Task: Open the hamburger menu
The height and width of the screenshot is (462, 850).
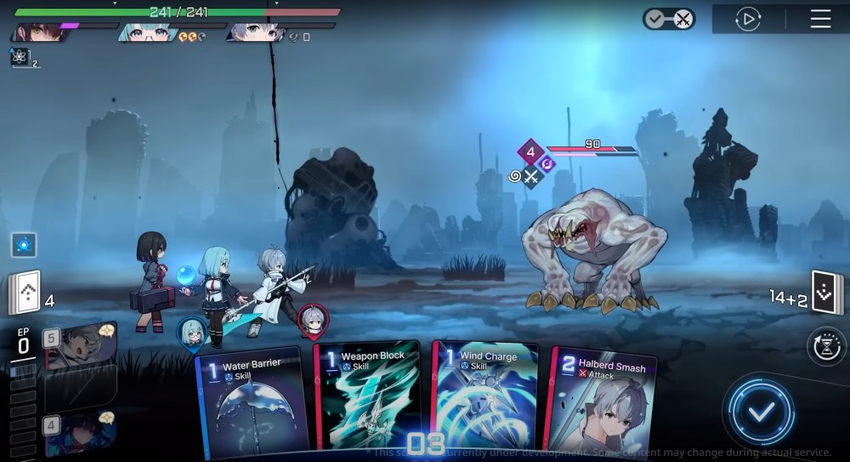Action: (x=820, y=19)
